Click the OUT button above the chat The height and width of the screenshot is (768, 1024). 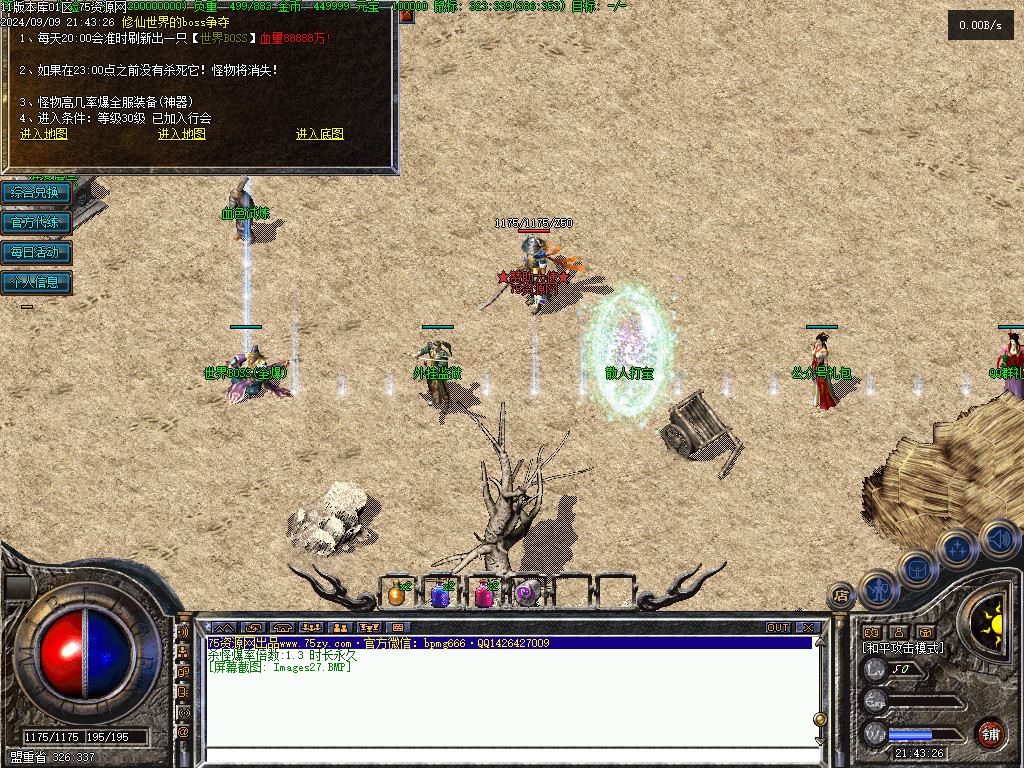coord(778,628)
